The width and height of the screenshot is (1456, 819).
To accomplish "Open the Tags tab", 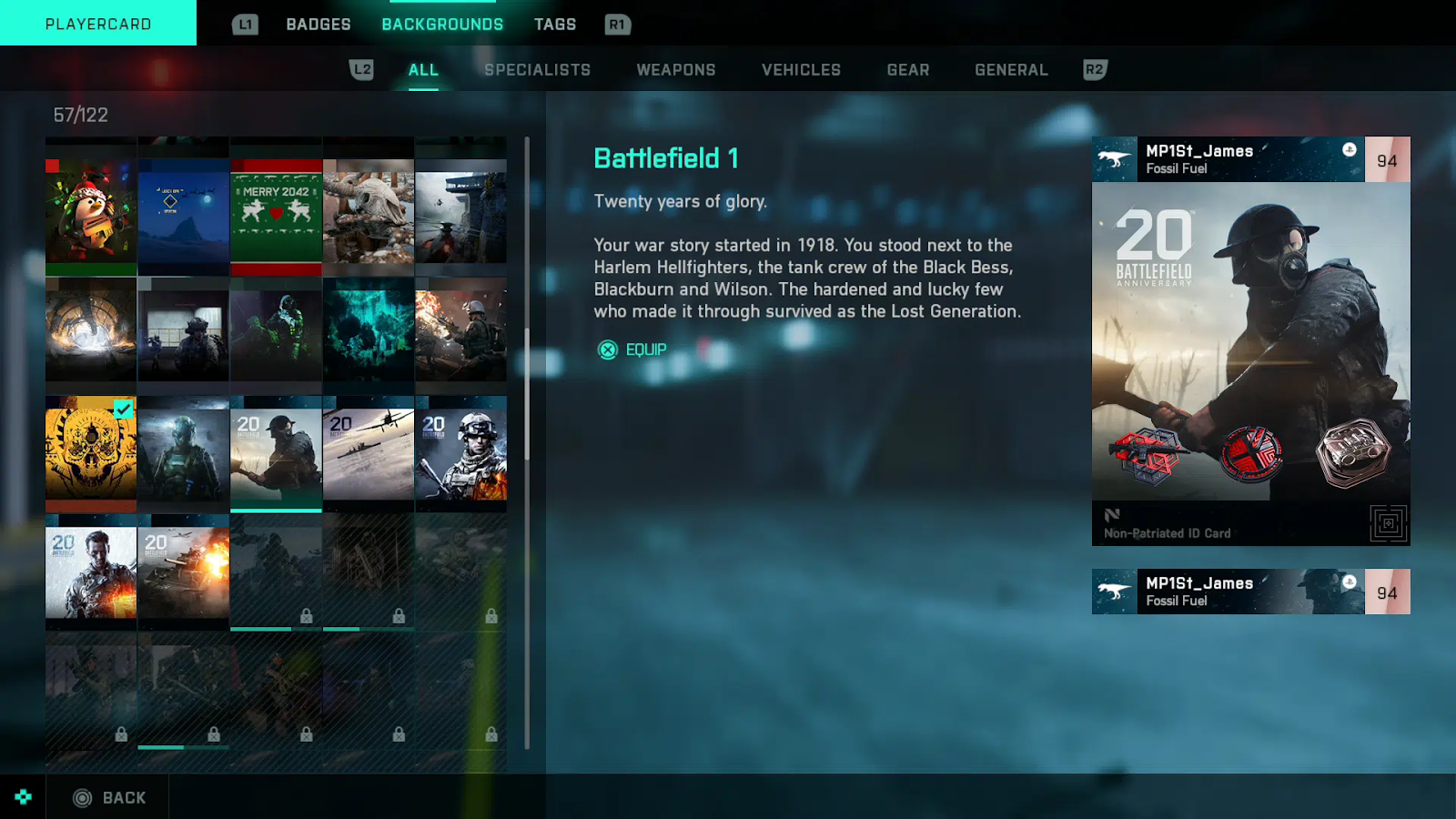I will 555,25.
